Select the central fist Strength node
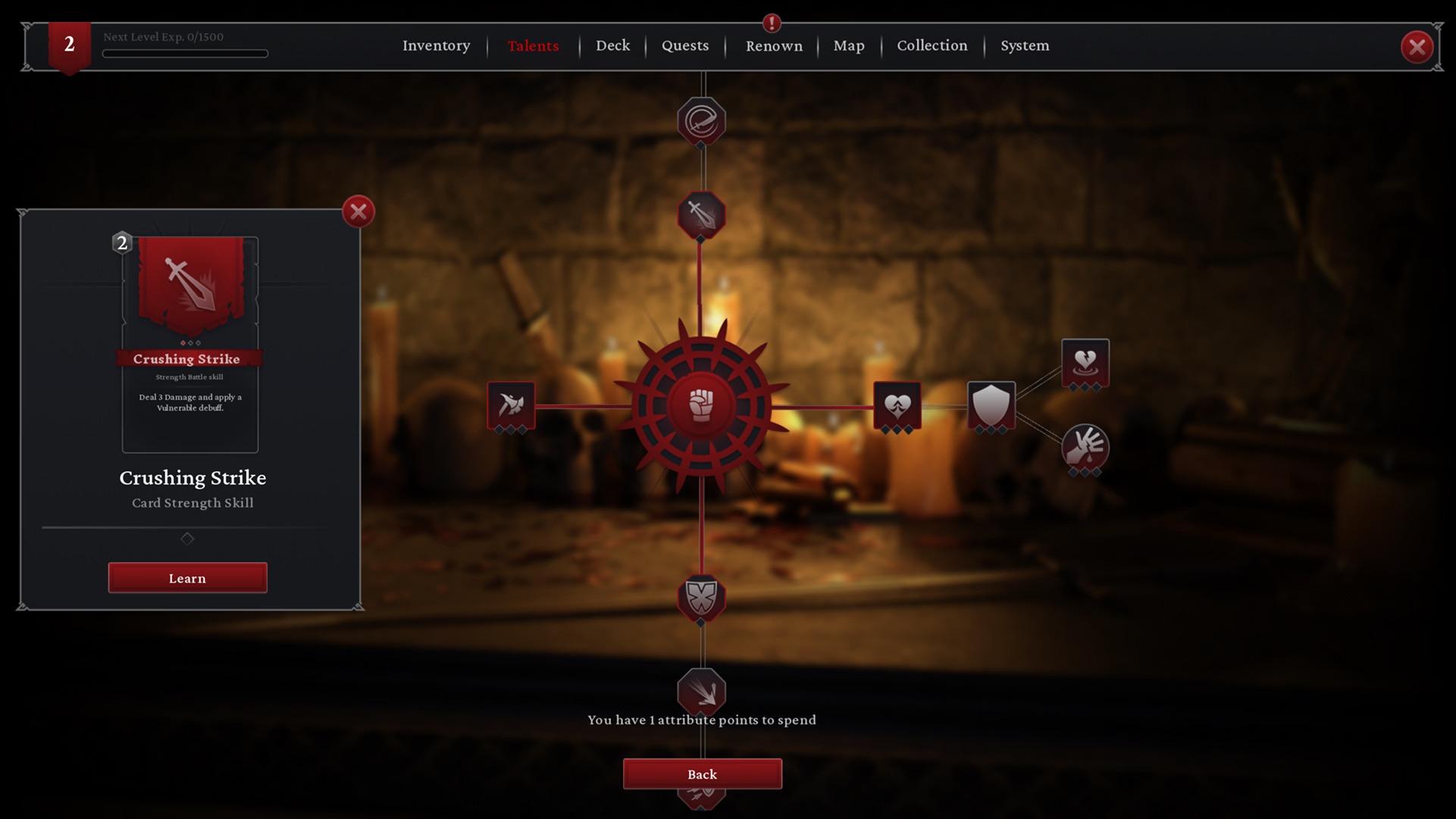This screenshot has width=1456, height=819. (702, 406)
